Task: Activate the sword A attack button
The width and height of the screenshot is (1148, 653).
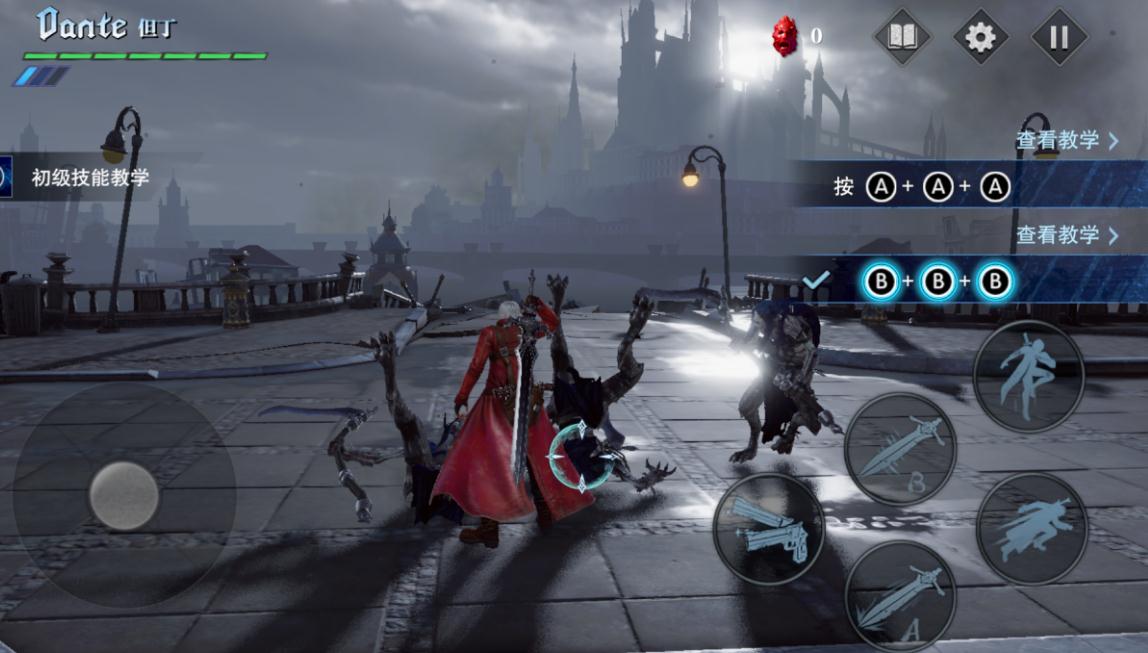Action: click(x=900, y=597)
